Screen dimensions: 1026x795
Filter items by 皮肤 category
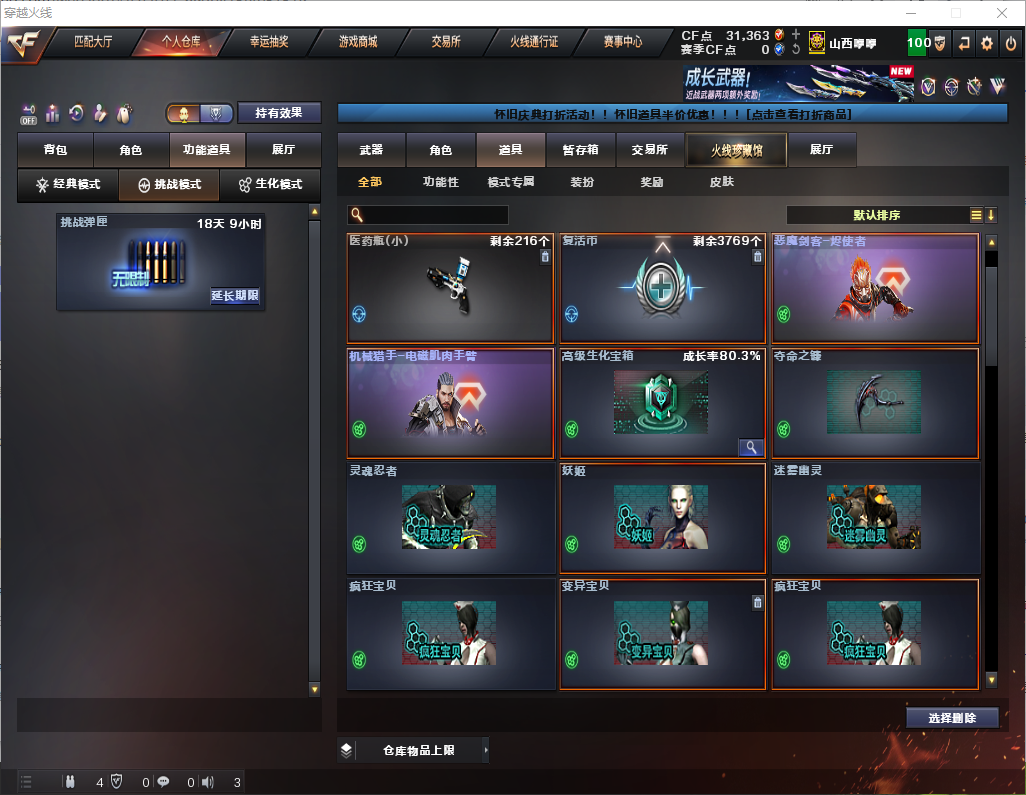[x=721, y=182]
